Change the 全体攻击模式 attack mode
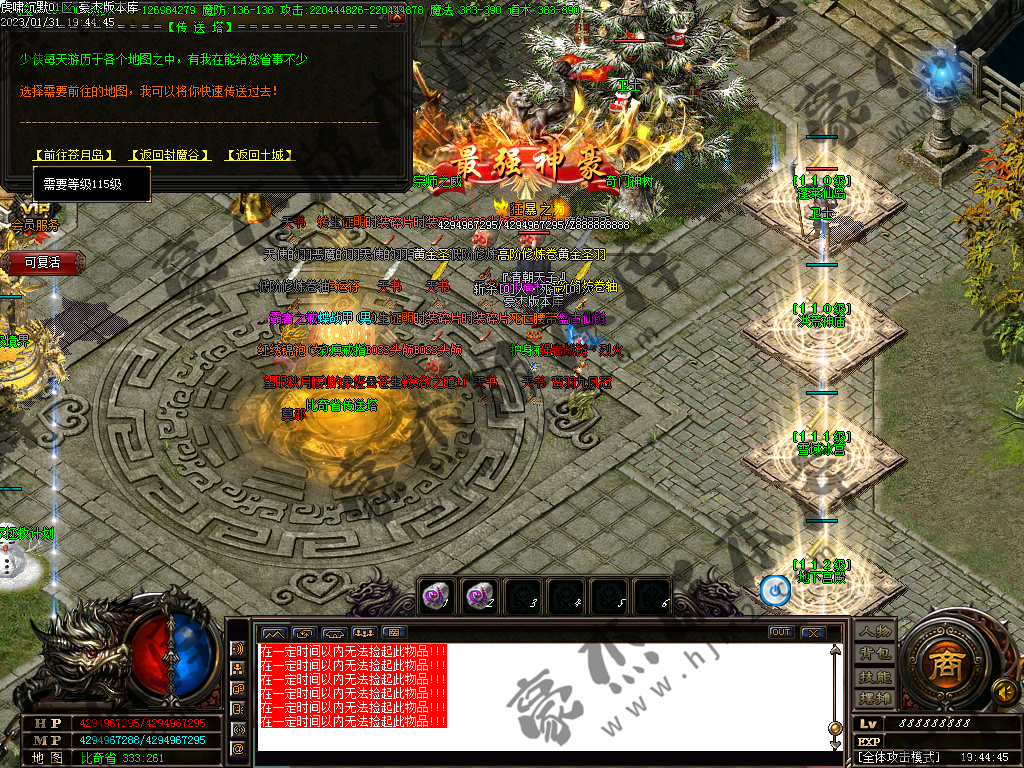This screenshot has width=1024, height=768. 899,757
